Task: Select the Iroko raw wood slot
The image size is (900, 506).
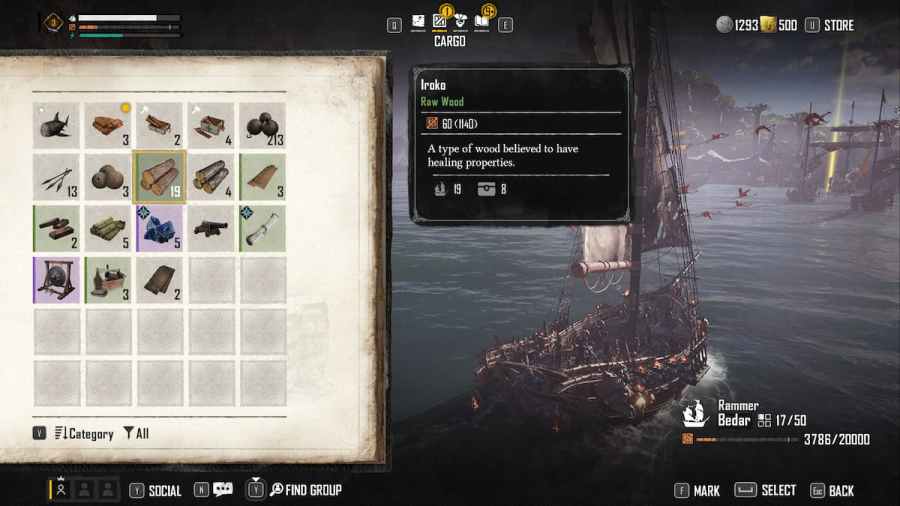Action: click(x=160, y=177)
